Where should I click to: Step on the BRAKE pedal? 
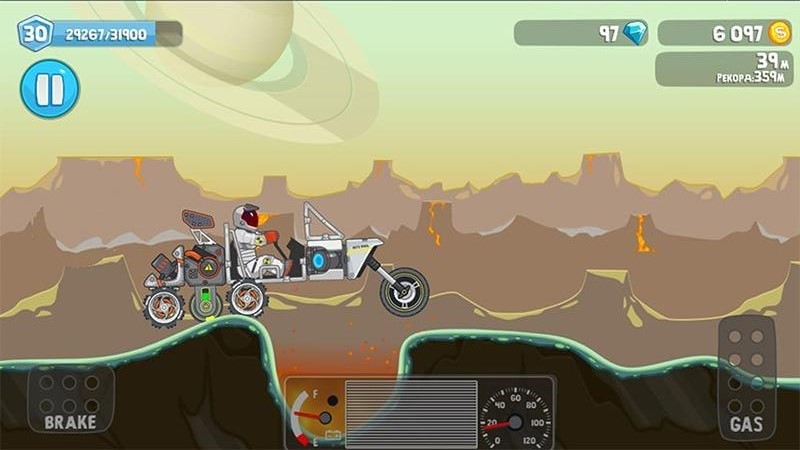[x=70, y=398]
